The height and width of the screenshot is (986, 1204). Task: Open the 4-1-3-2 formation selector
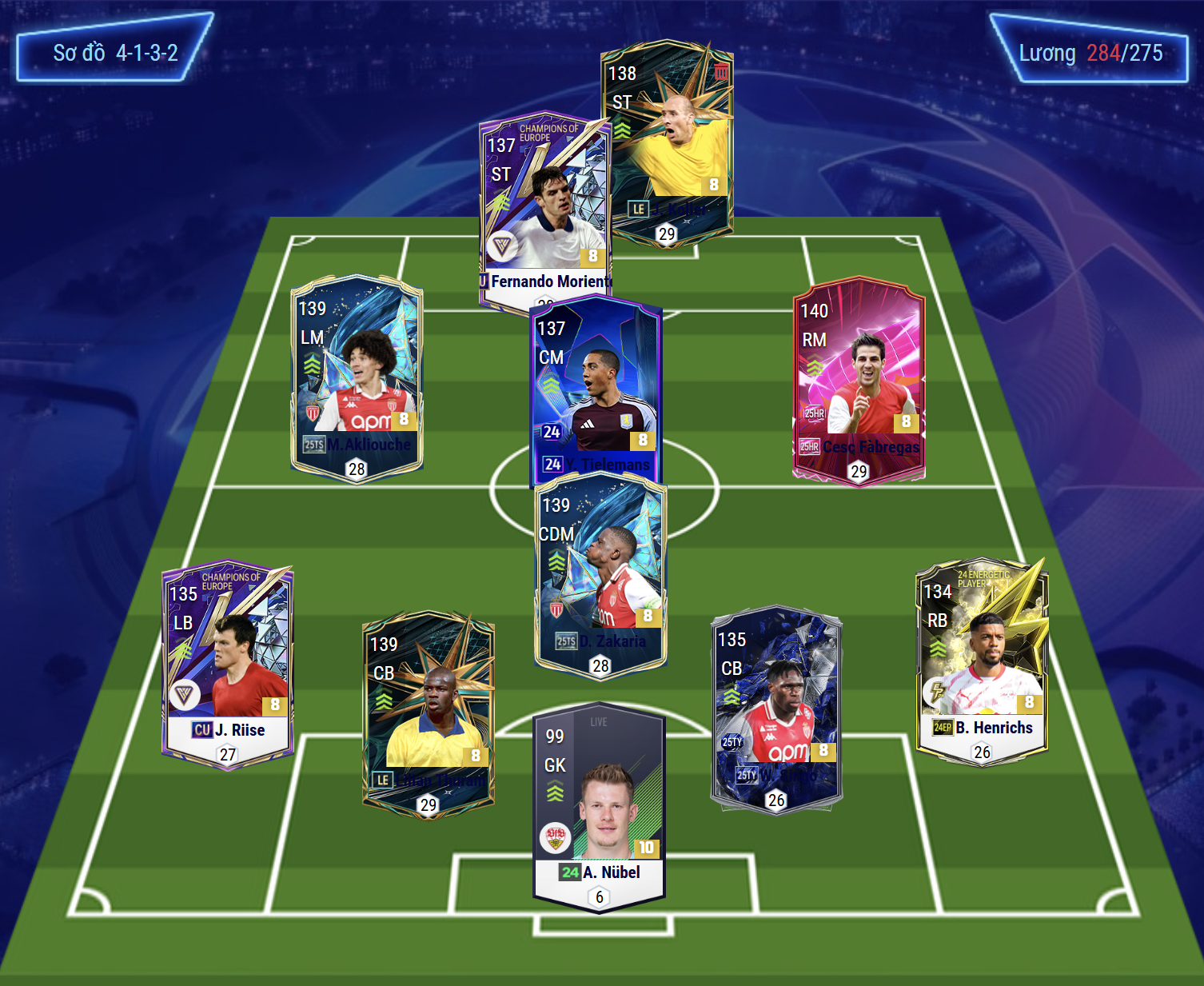click(115, 53)
